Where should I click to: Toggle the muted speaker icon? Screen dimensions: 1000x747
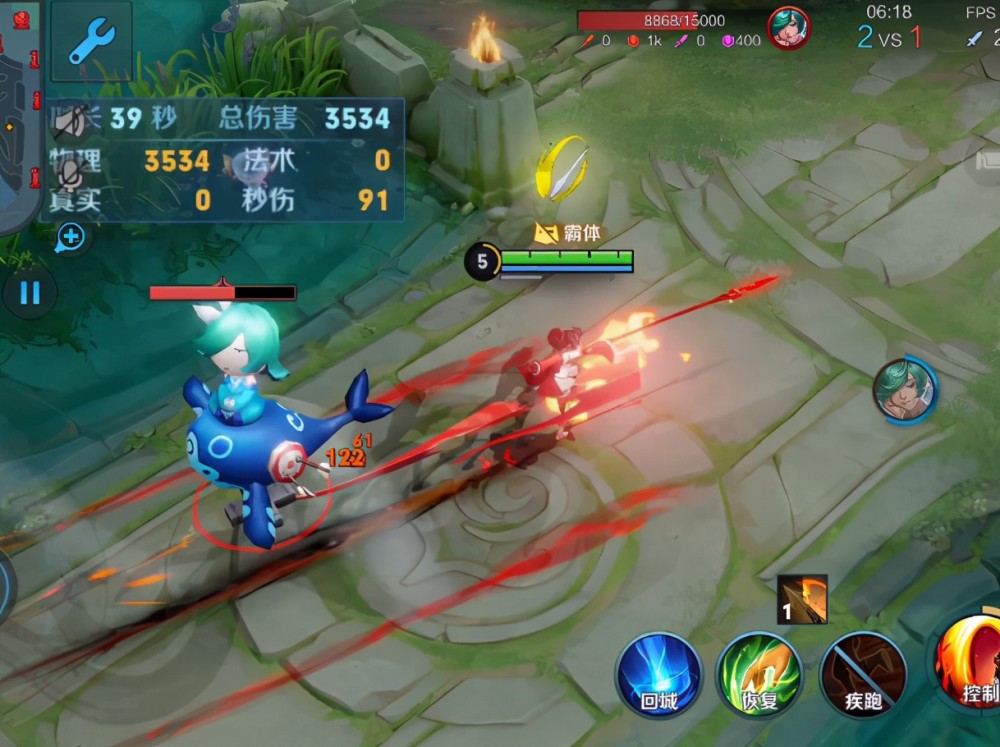click(69, 121)
